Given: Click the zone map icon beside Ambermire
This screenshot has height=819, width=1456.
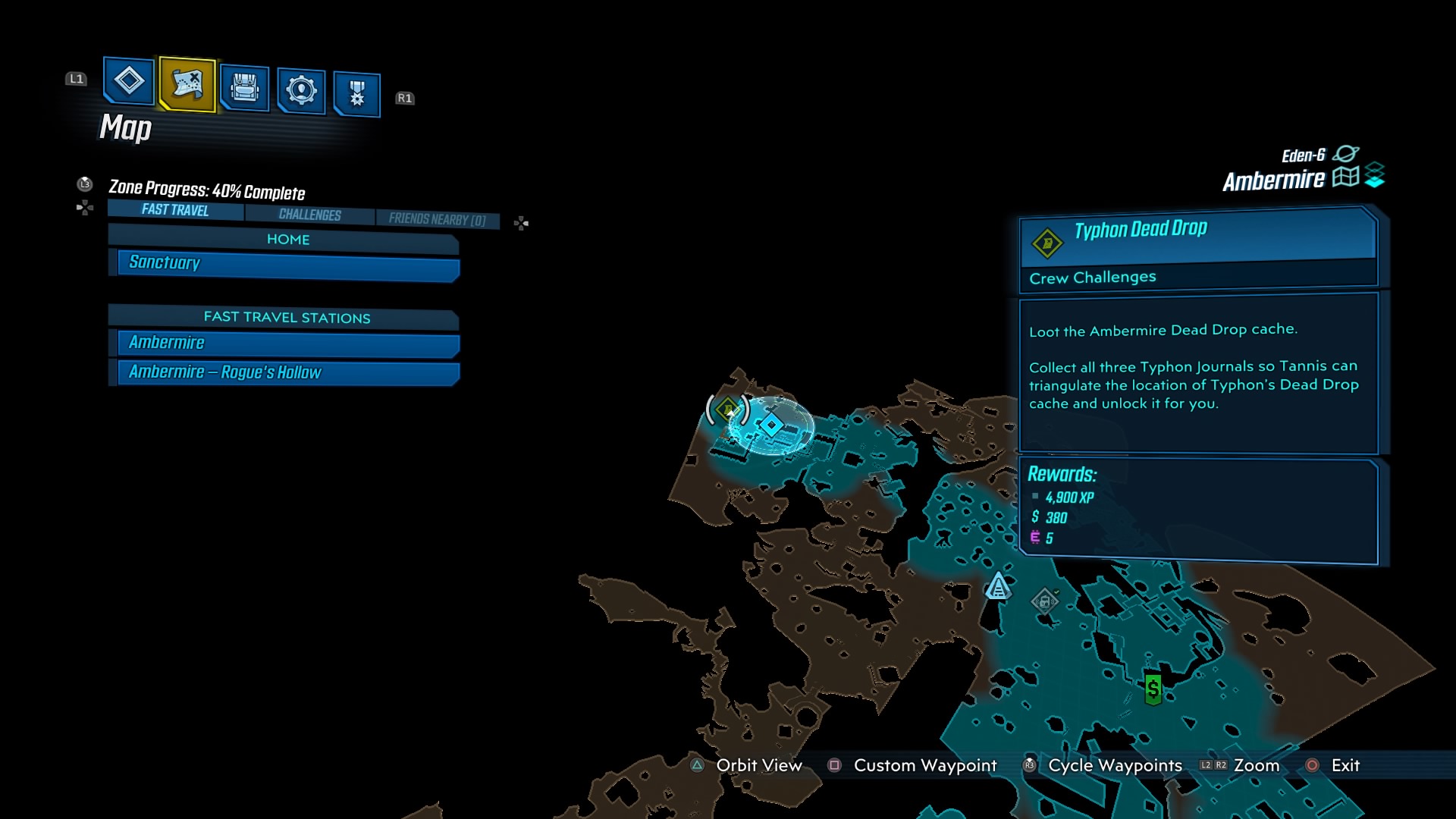Looking at the screenshot, I should 1345,177.
